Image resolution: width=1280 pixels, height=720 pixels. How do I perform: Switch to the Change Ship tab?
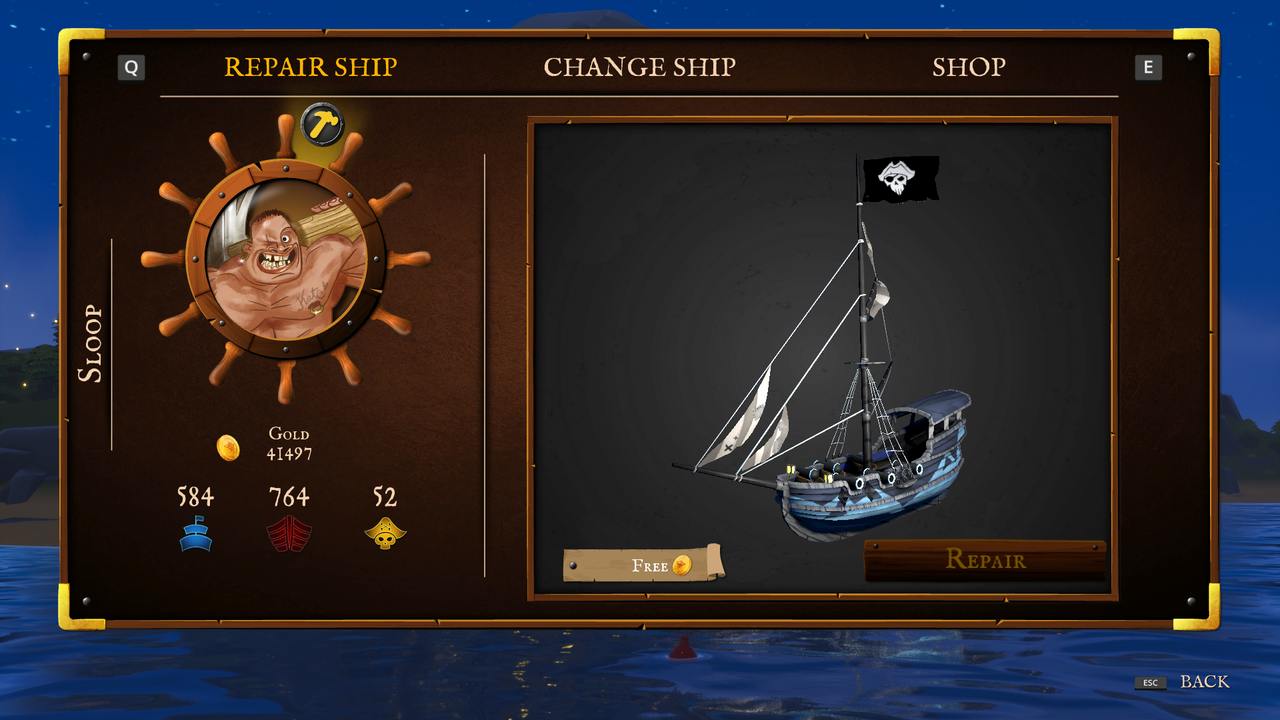click(640, 67)
